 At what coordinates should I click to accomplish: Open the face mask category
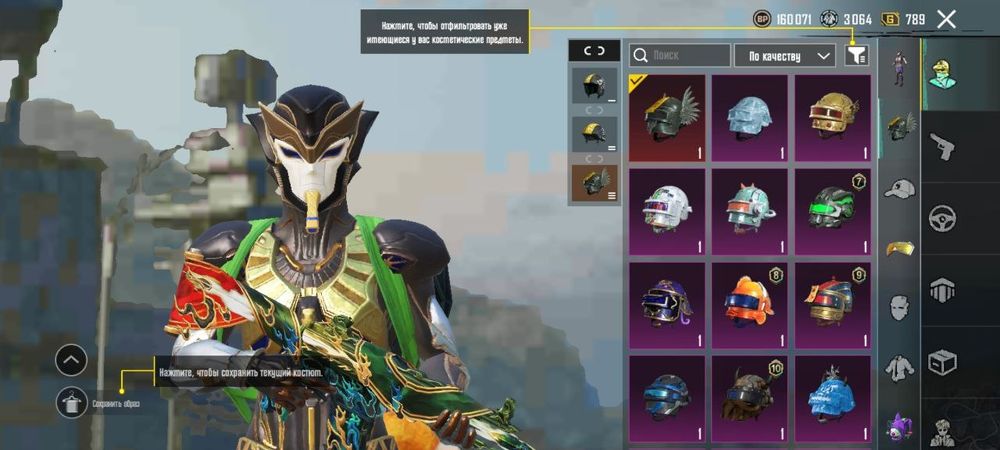(x=900, y=307)
